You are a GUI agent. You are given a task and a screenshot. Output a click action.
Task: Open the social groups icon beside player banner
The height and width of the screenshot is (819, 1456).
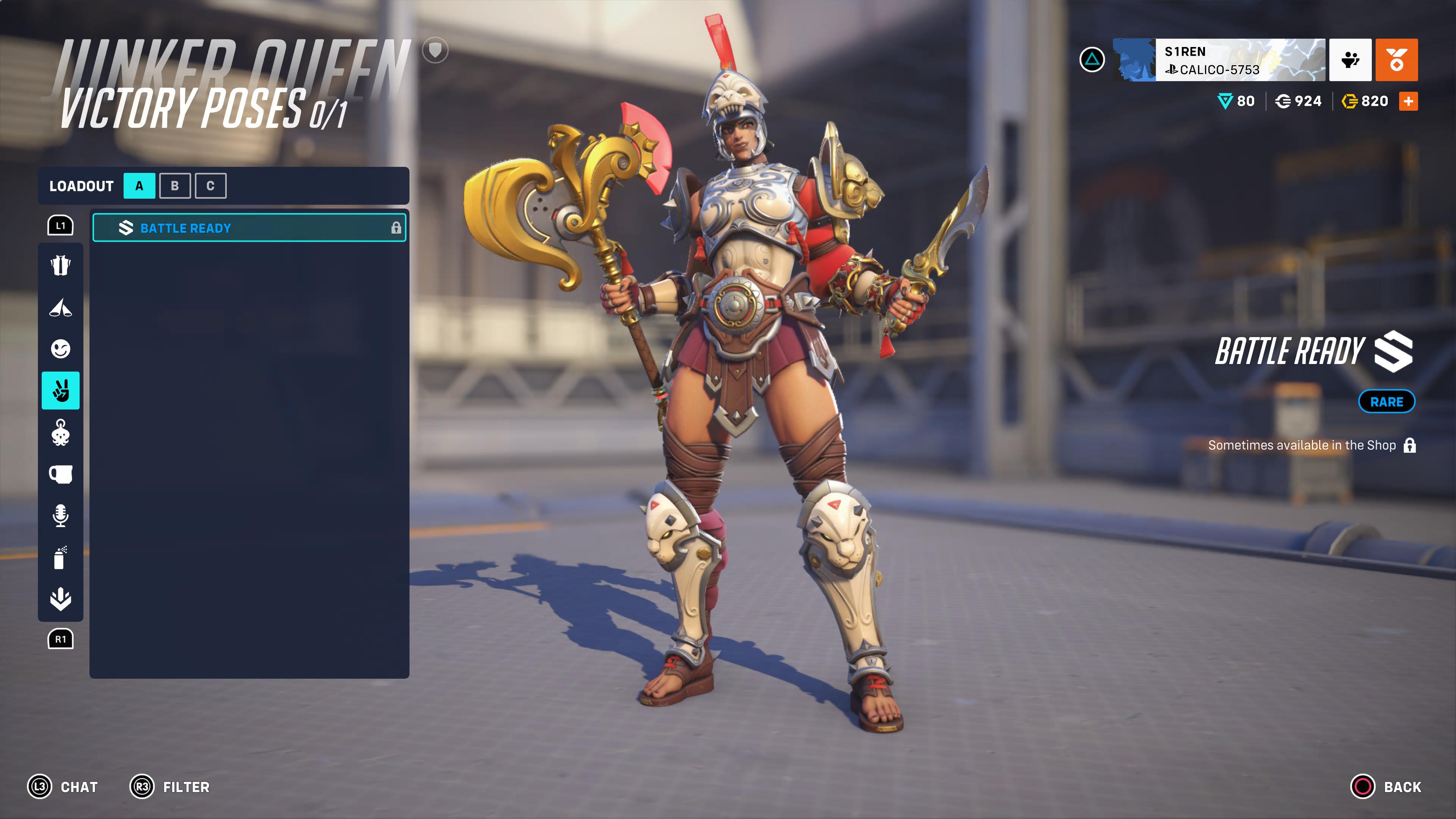click(1350, 61)
